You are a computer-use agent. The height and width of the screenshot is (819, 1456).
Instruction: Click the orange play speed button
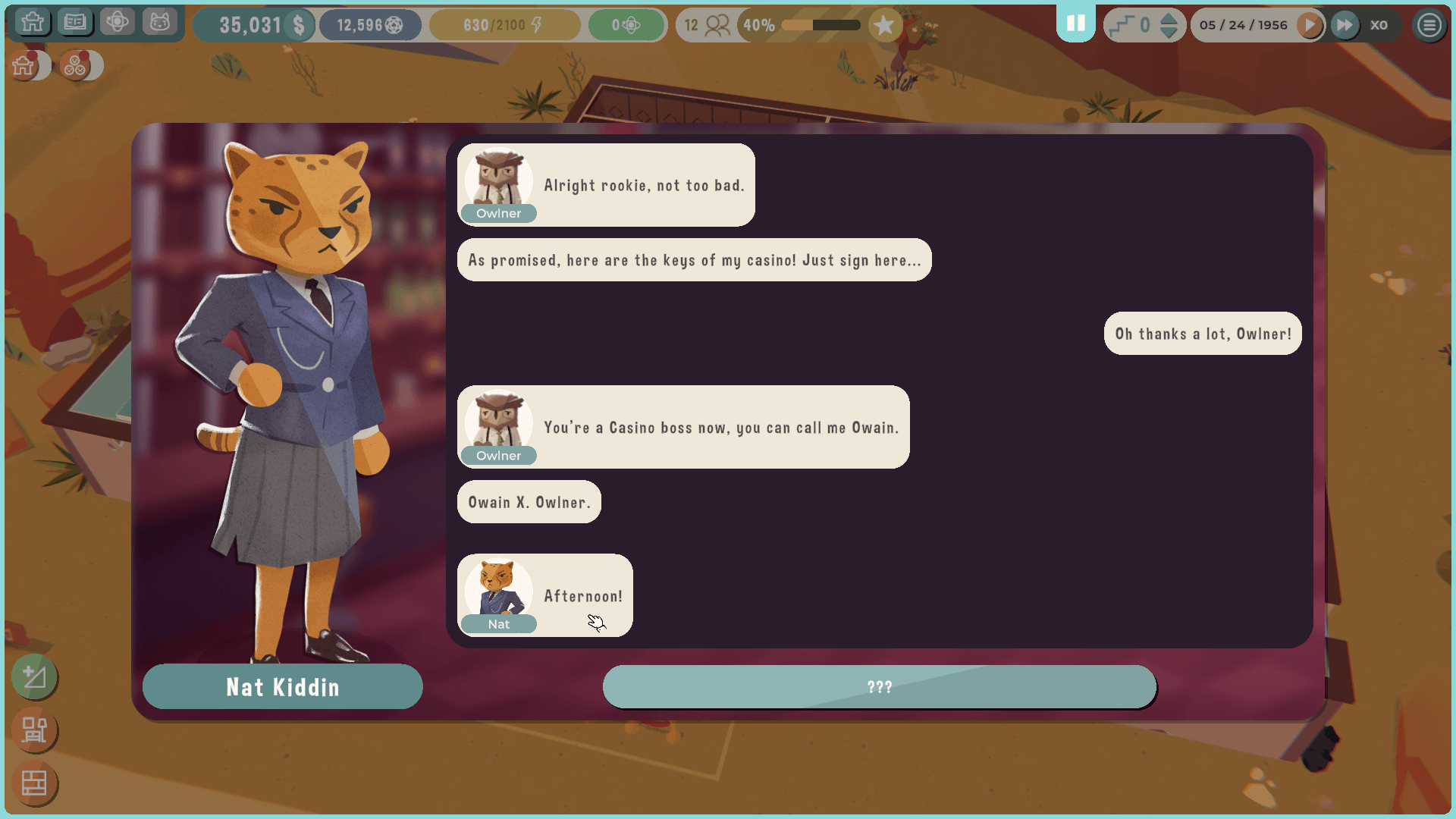point(1310,25)
